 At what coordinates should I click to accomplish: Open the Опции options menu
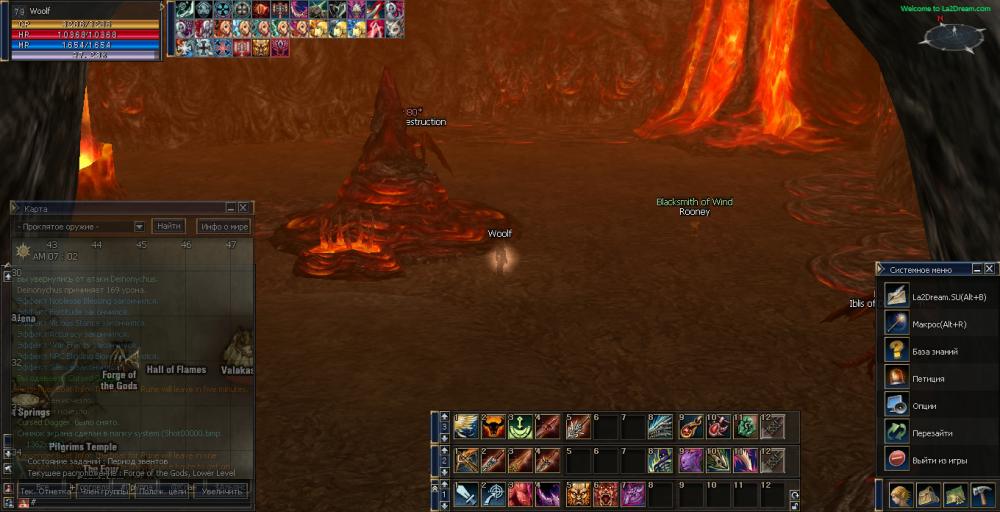[924, 406]
